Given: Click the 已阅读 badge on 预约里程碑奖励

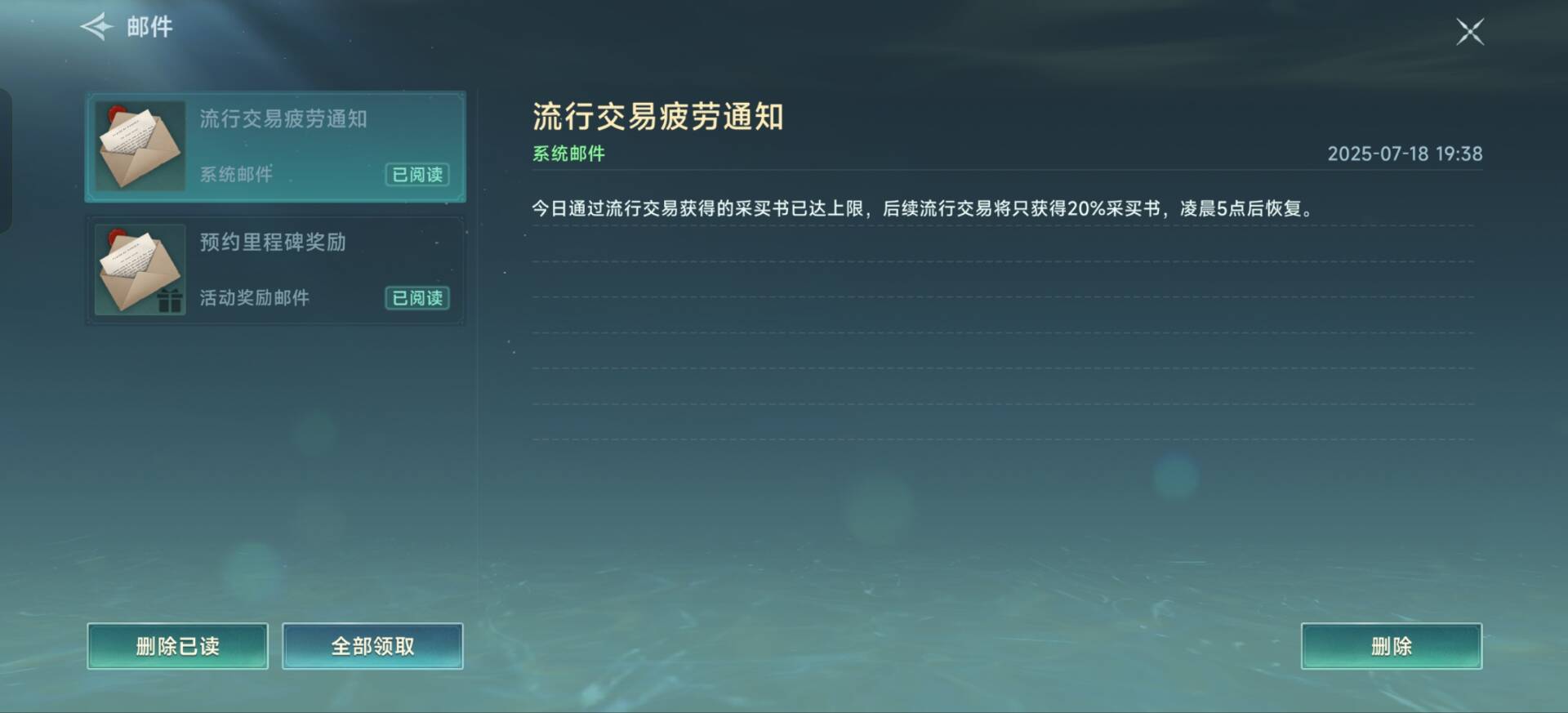Looking at the screenshot, I should coord(417,299).
